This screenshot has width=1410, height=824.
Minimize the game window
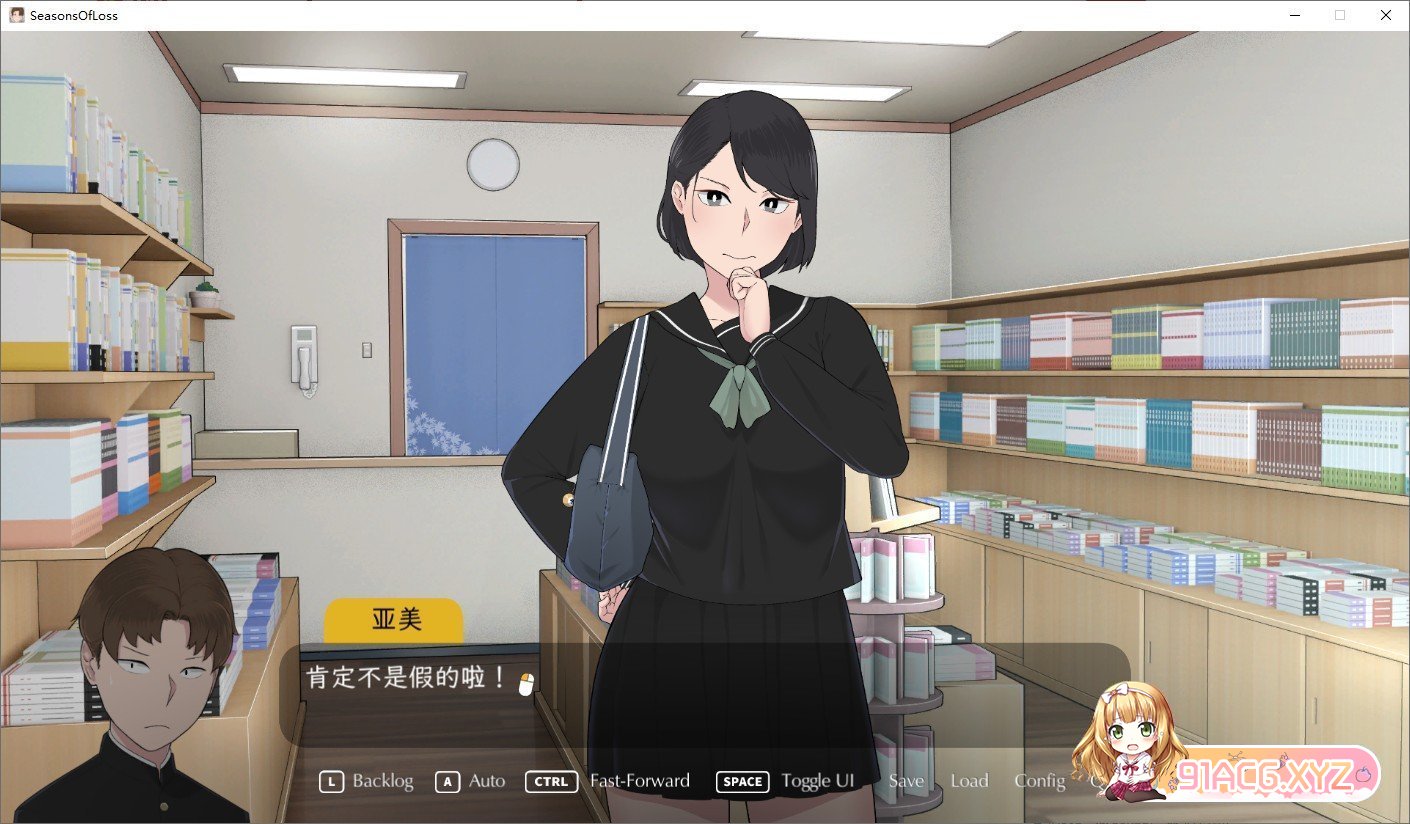[1294, 15]
